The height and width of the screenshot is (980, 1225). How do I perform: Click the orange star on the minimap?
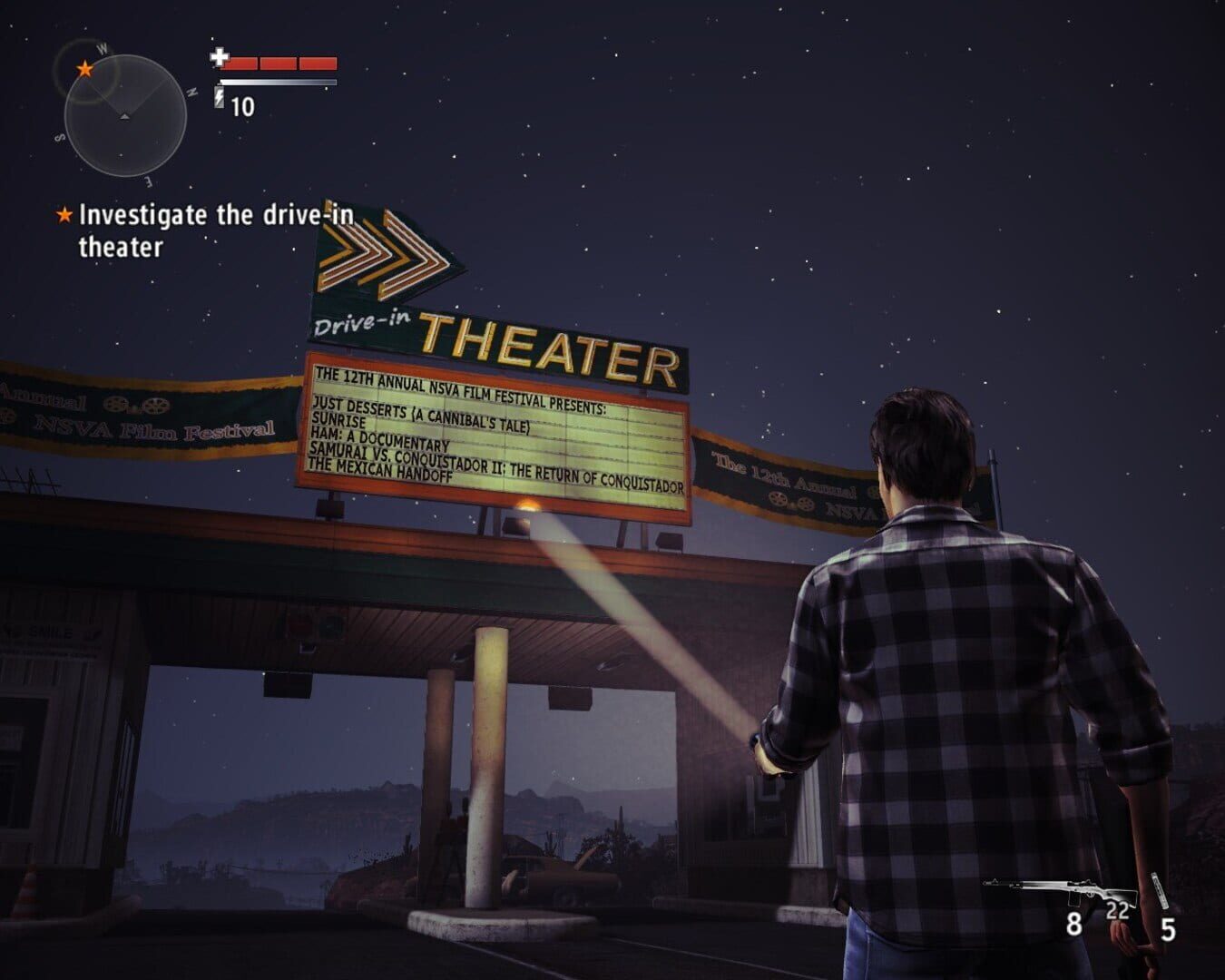pos(83,67)
